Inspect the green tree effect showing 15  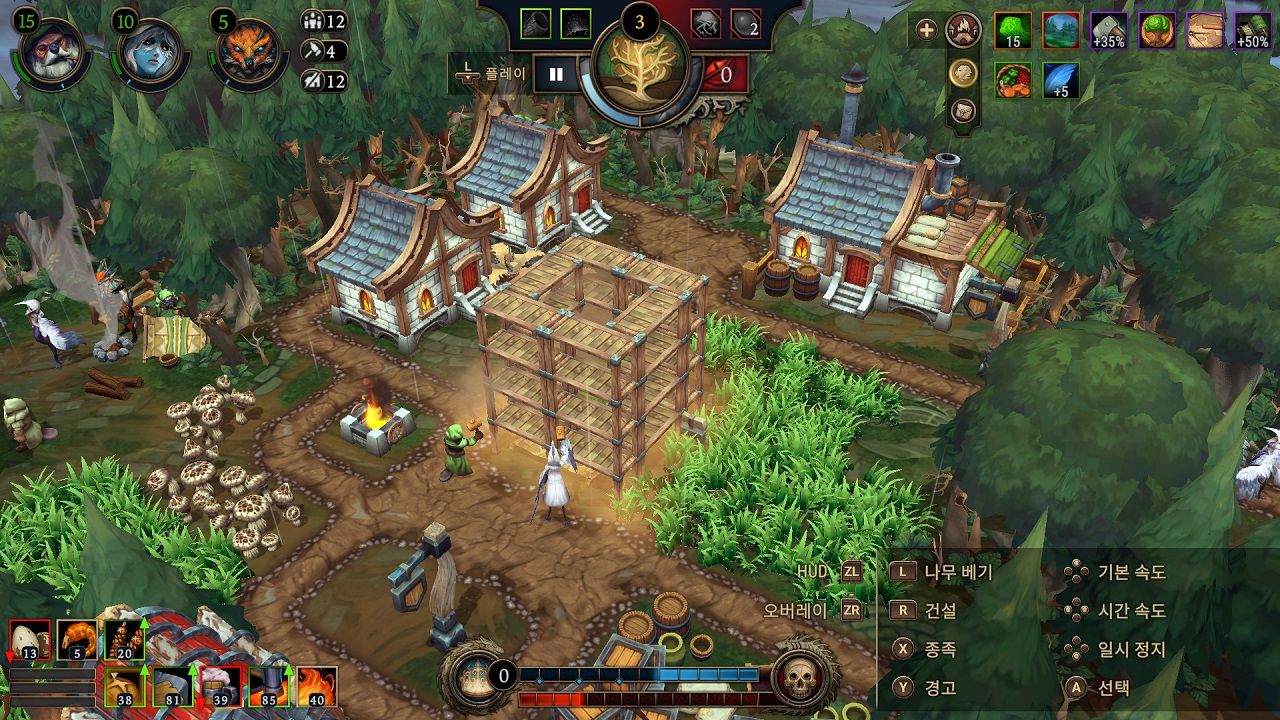[x=1013, y=31]
